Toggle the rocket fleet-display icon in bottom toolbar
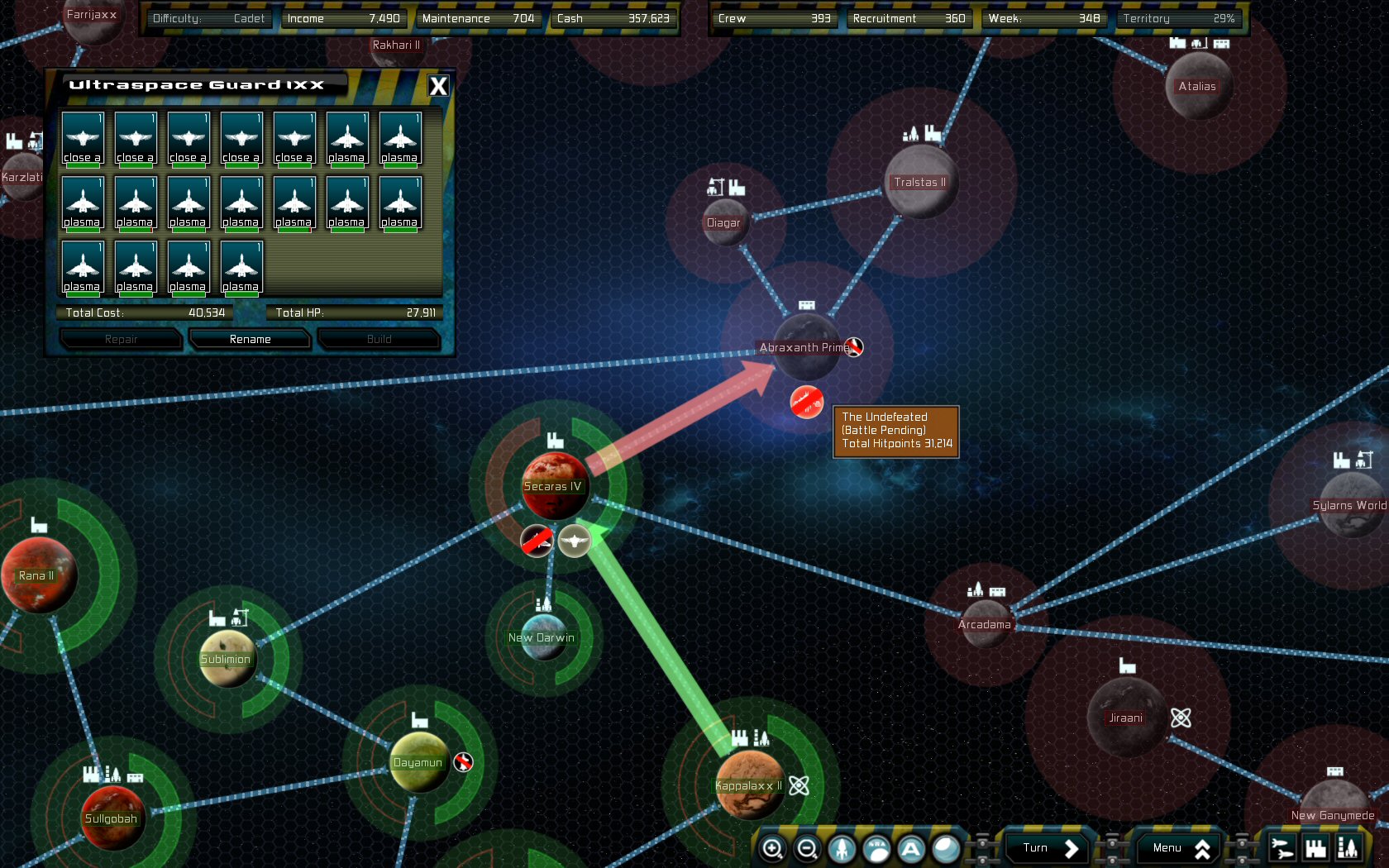 tap(840, 847)
